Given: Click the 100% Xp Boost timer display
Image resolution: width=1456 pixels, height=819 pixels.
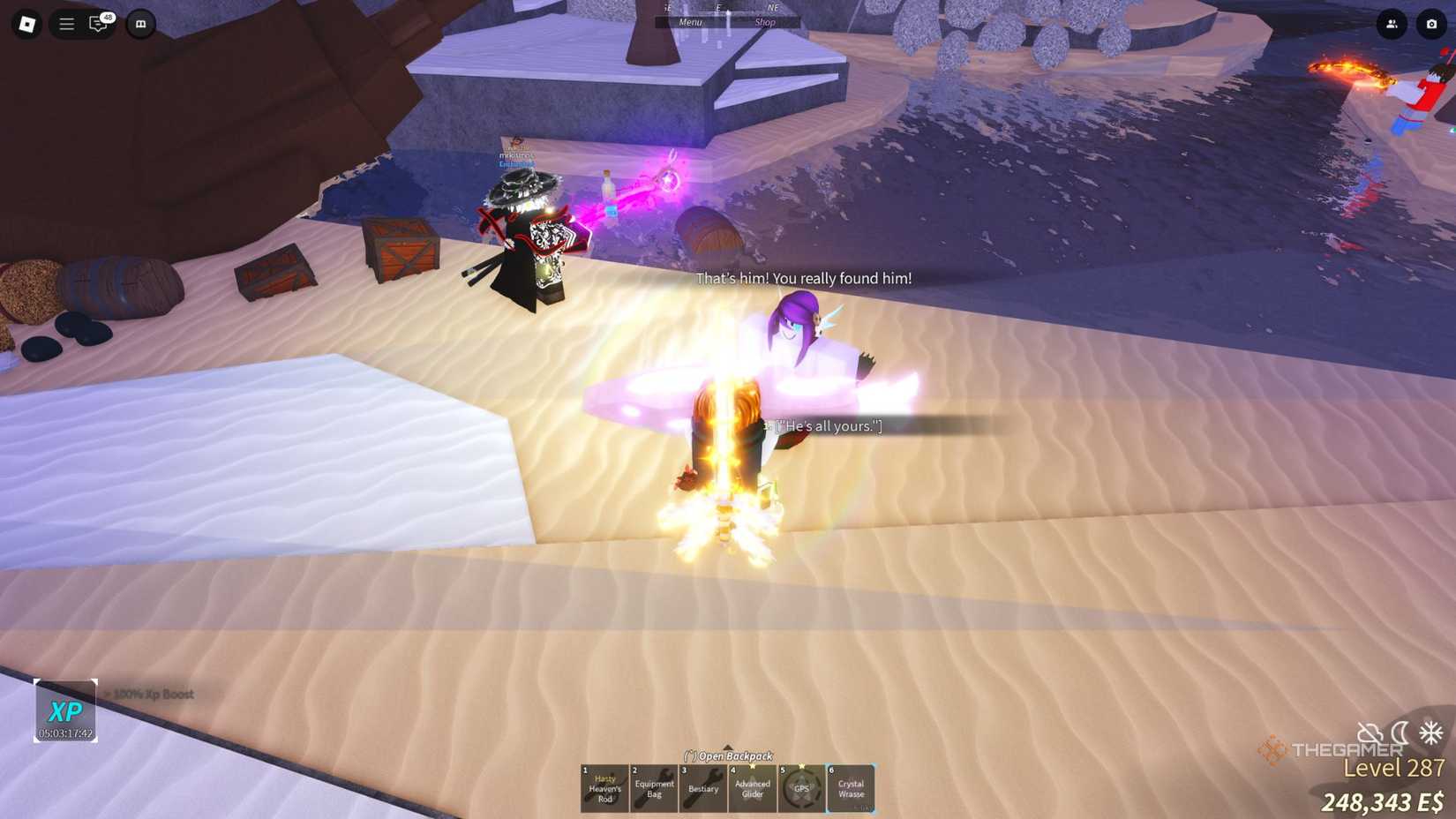Looking at the screenshot, I should point(64,710).
